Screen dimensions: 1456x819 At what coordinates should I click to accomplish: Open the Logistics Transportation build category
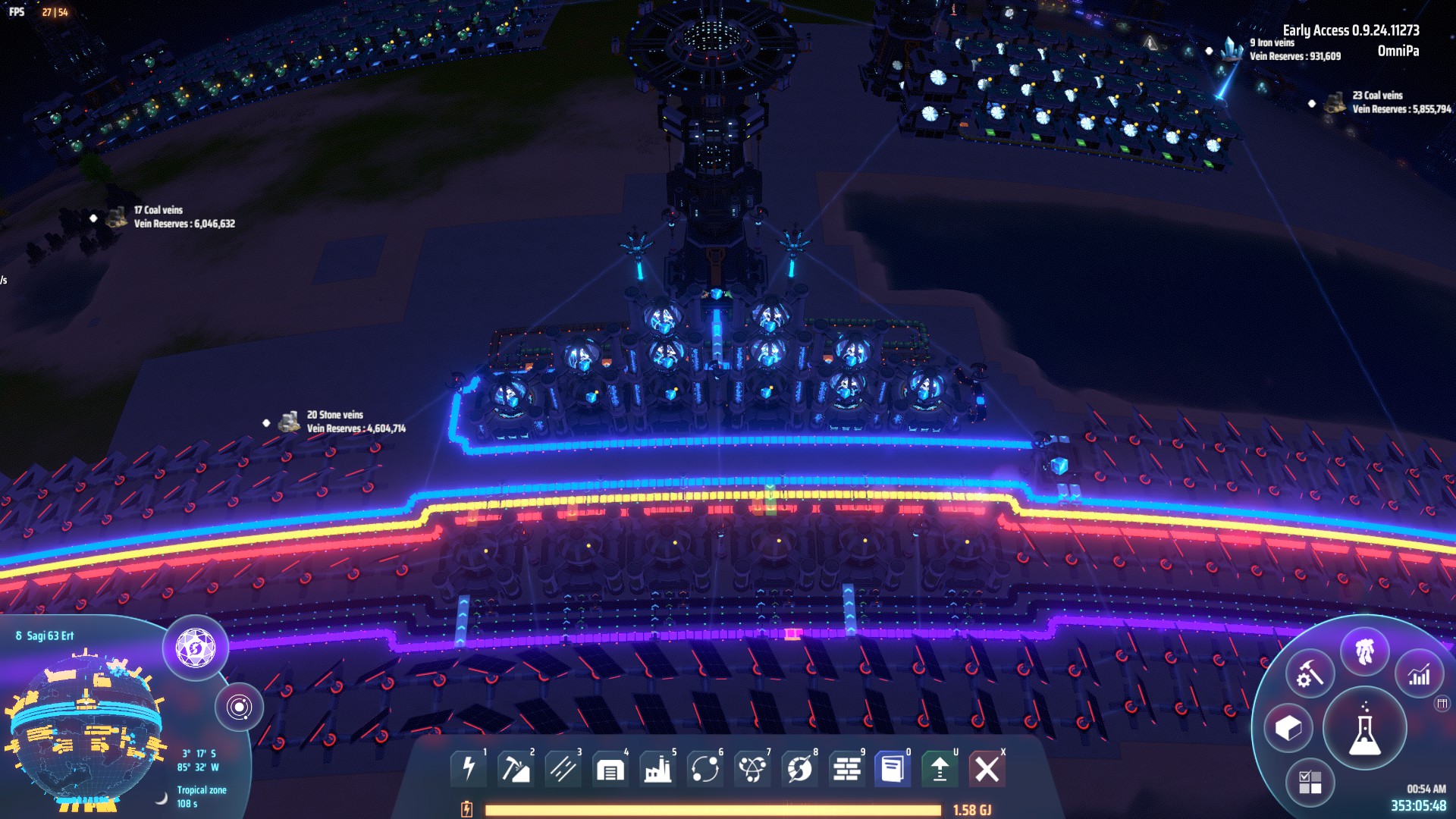[565, 767]
